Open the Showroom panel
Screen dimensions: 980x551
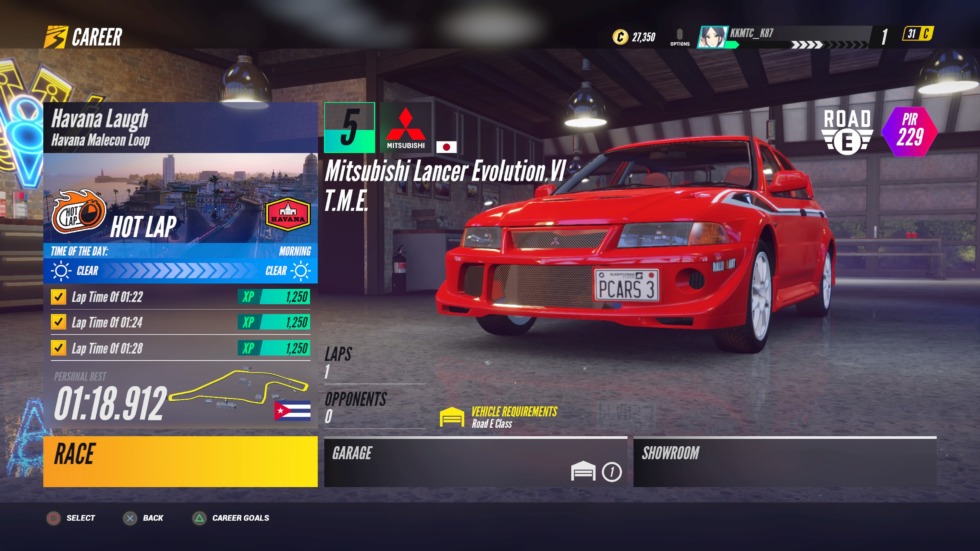coord(784,462)
